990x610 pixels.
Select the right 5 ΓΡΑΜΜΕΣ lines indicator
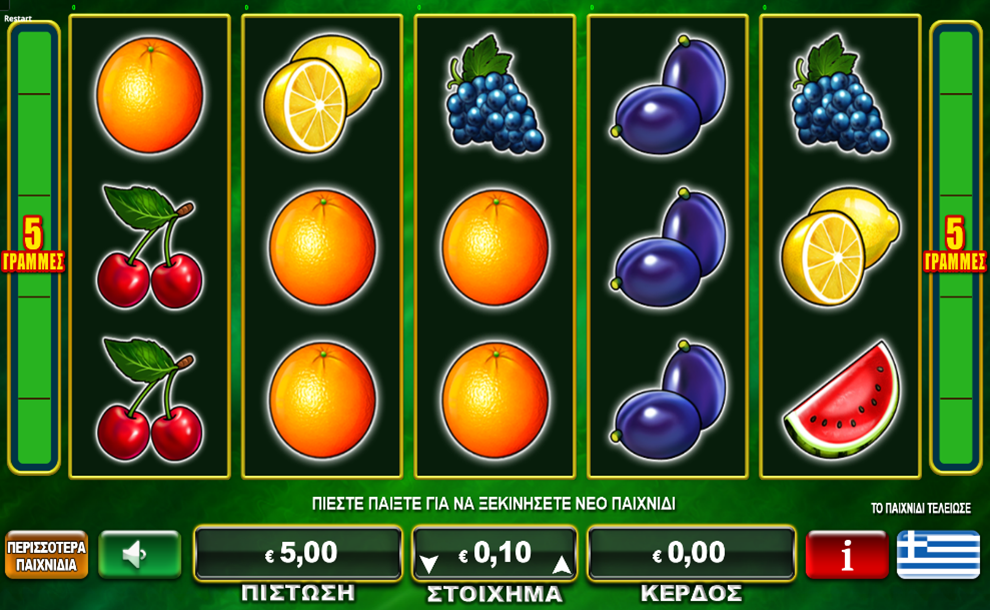click(x=955, y=246)
